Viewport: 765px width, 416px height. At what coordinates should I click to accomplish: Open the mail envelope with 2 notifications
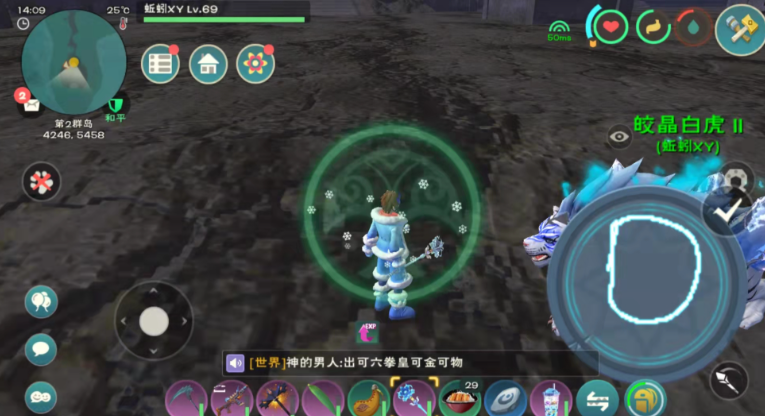32,102
